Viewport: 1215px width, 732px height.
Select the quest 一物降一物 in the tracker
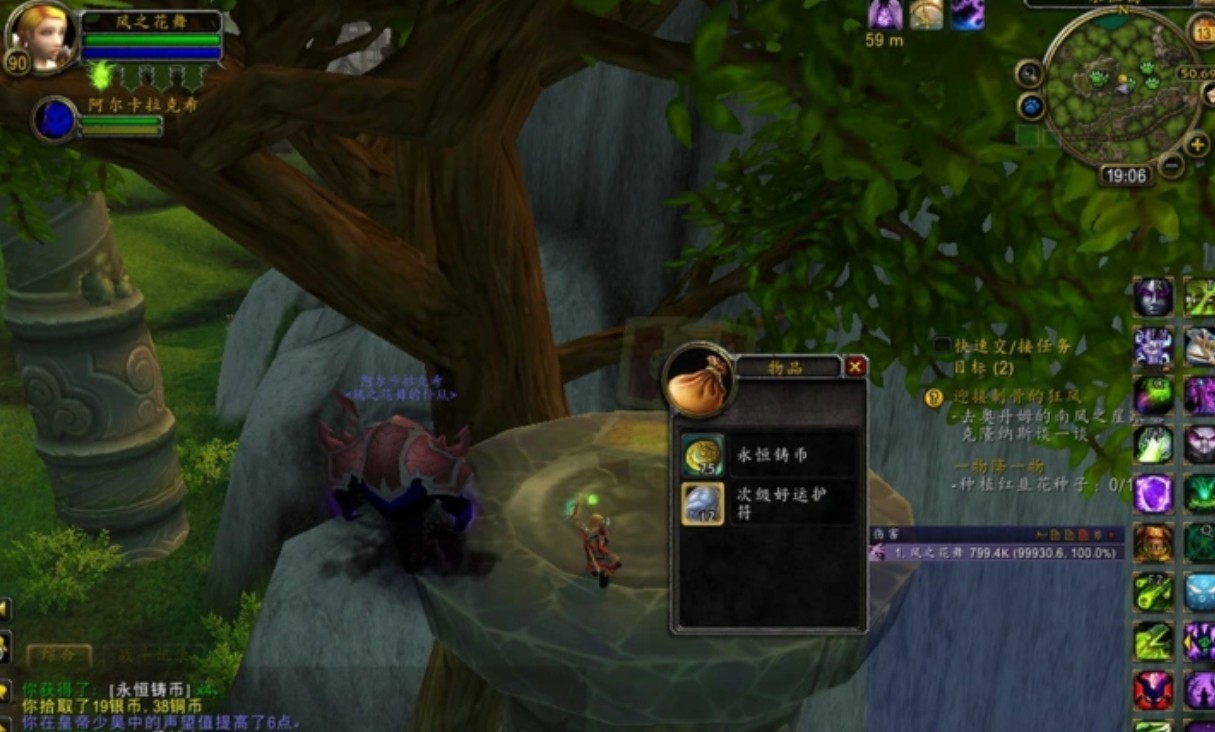tap(999, 466)
